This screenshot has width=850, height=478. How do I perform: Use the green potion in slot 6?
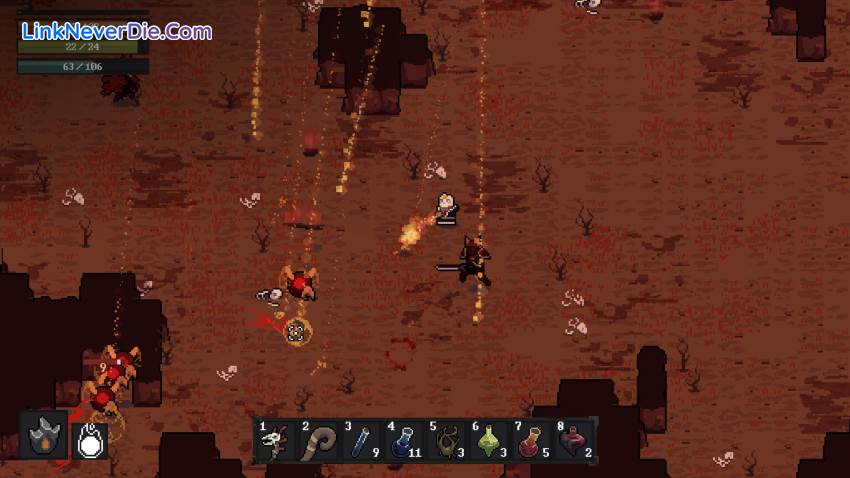[x=488, y=441]
